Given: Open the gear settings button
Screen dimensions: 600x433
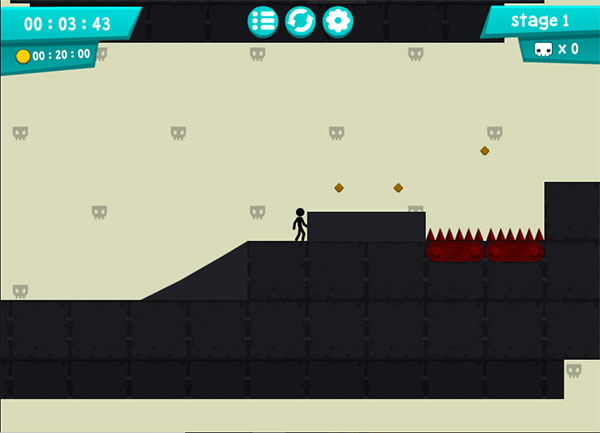Looking at the screenshot, I should [338, 21].
